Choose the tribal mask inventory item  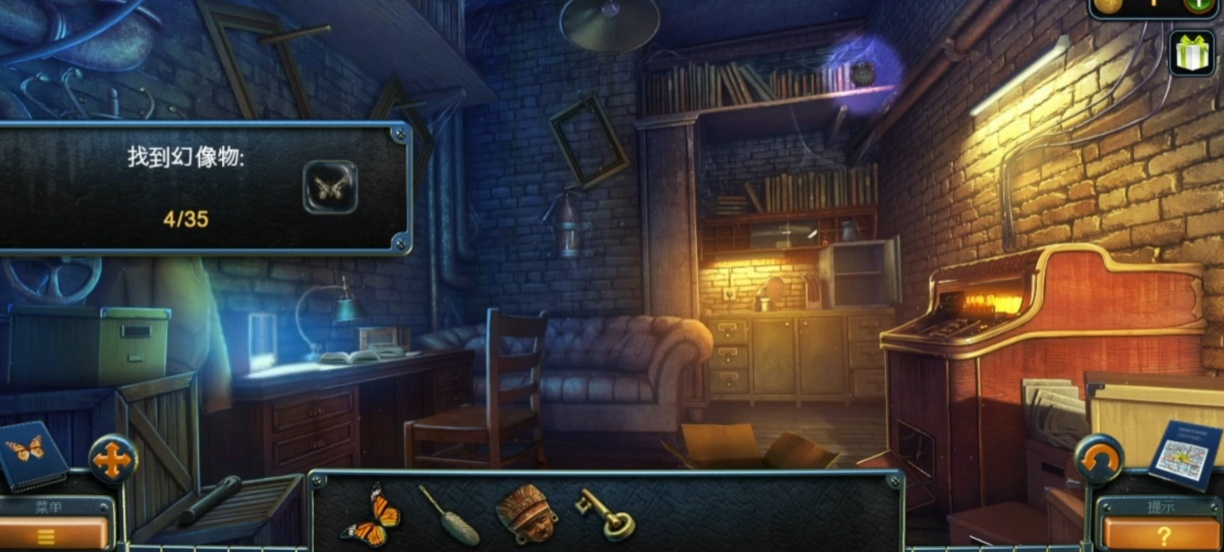click(x=526, y=512)
